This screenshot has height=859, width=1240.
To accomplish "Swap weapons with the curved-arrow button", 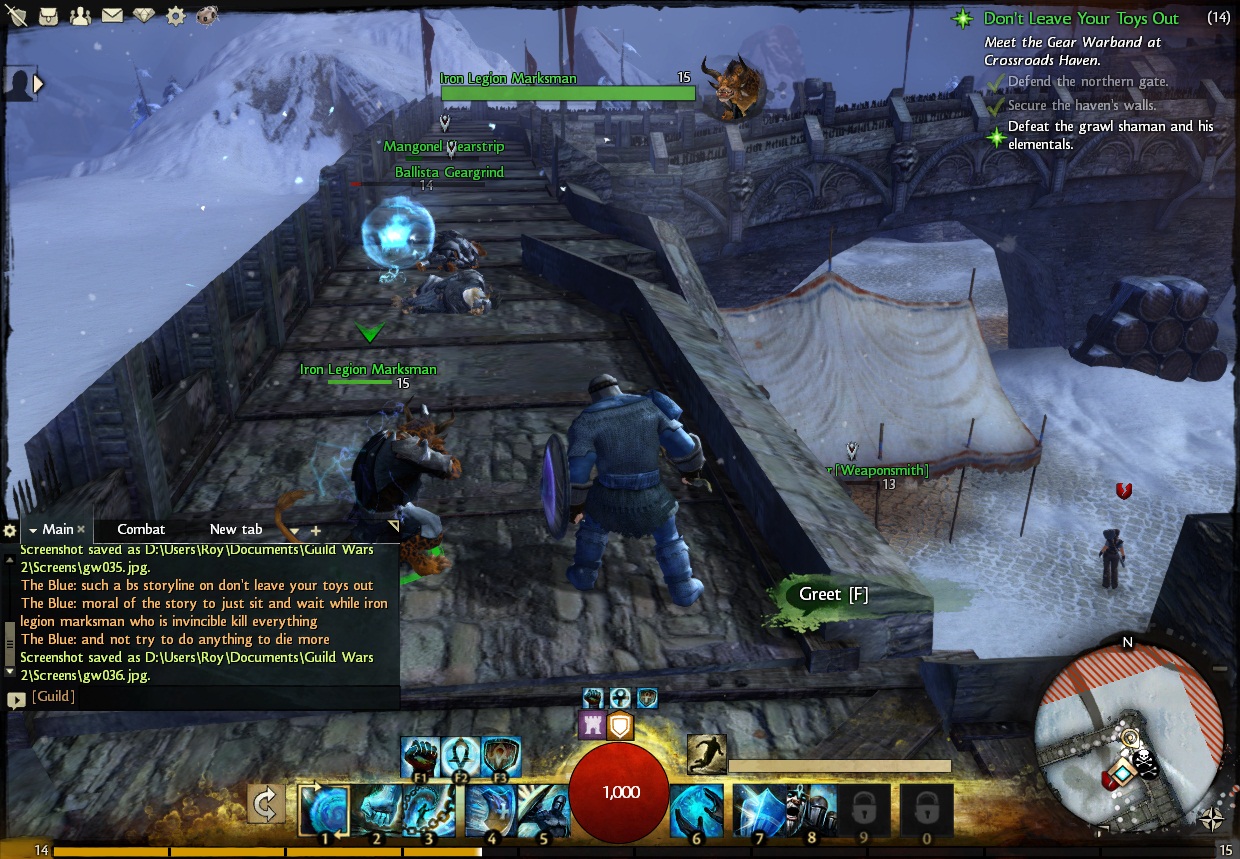I will point(266,803).
